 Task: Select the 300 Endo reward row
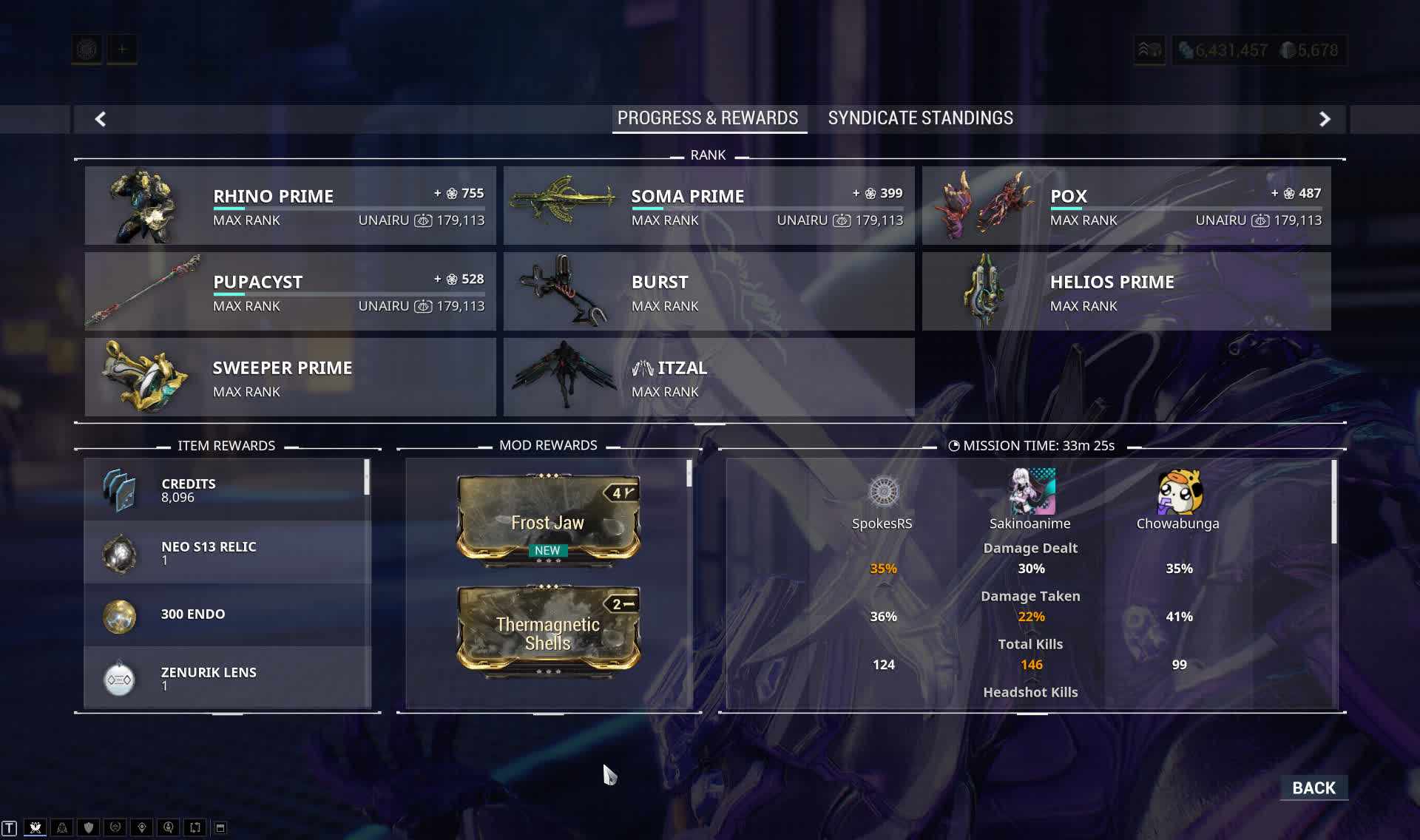tap(227, 615)
